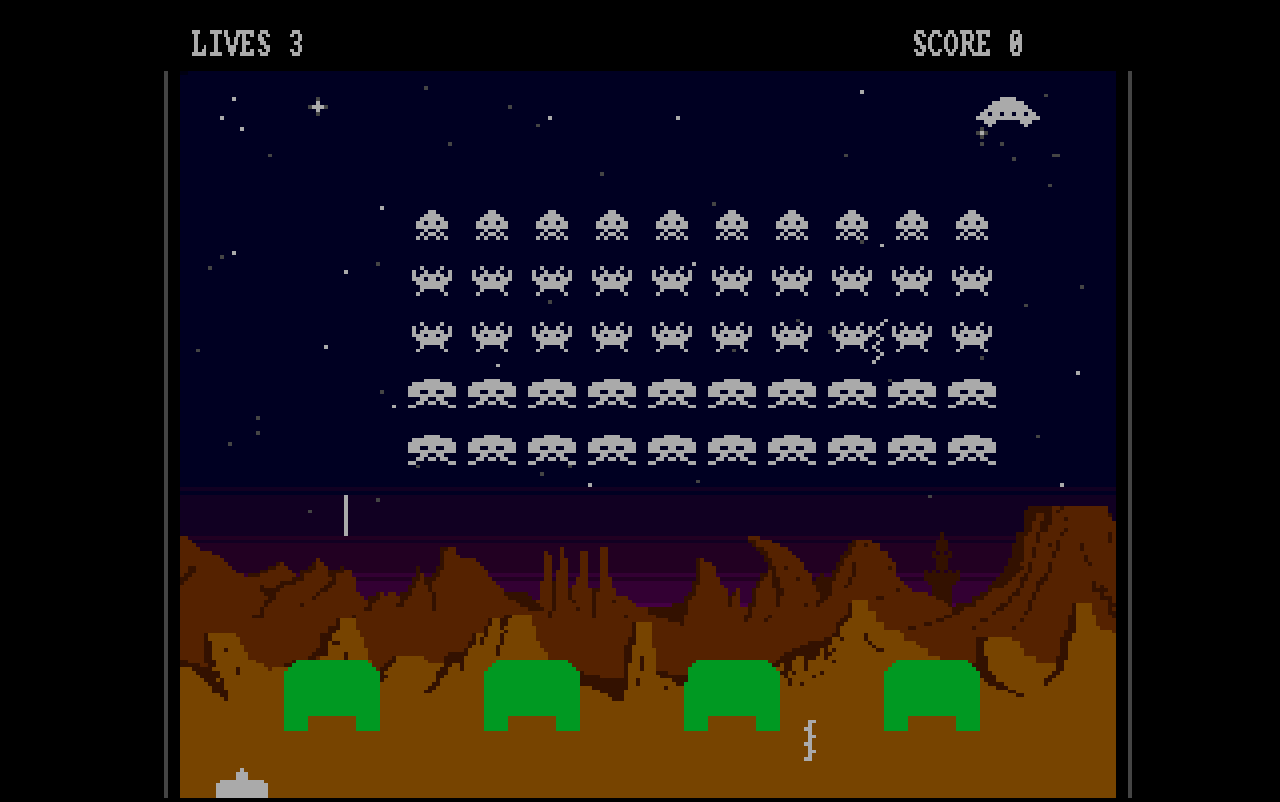Screen dimensions: 1280x802
Task: Click the LIVES 3 text in the HUD
Action: 244,42
